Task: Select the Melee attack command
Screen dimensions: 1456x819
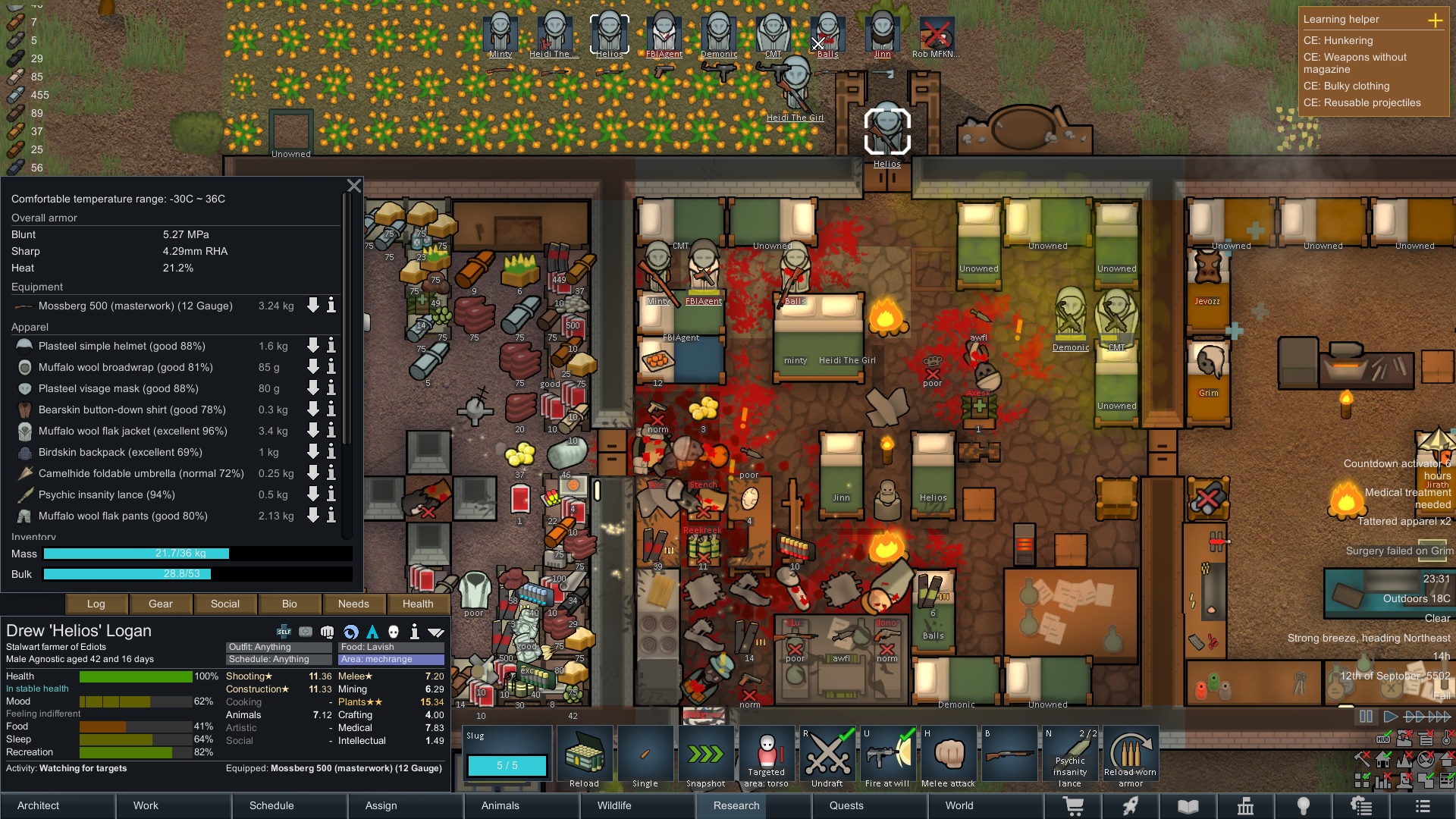Action: tap(948, 755)
